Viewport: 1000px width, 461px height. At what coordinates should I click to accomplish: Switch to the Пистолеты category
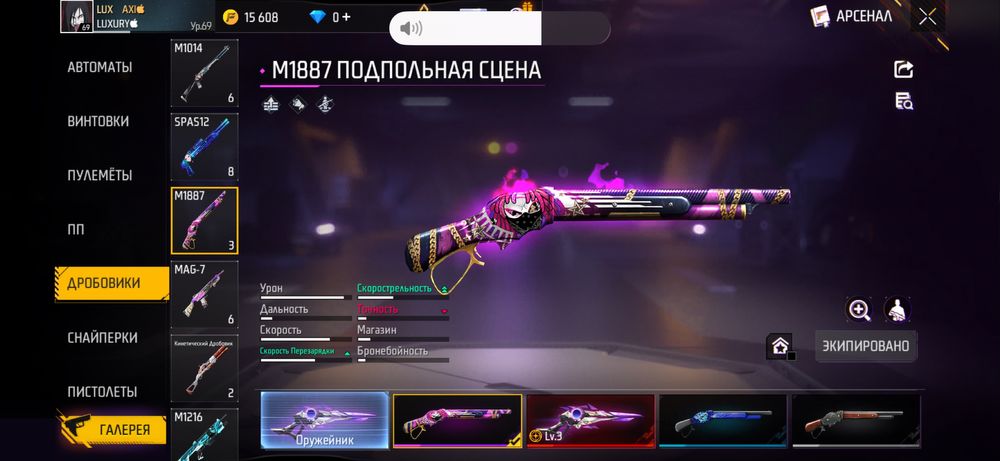(x=102, y=391)
